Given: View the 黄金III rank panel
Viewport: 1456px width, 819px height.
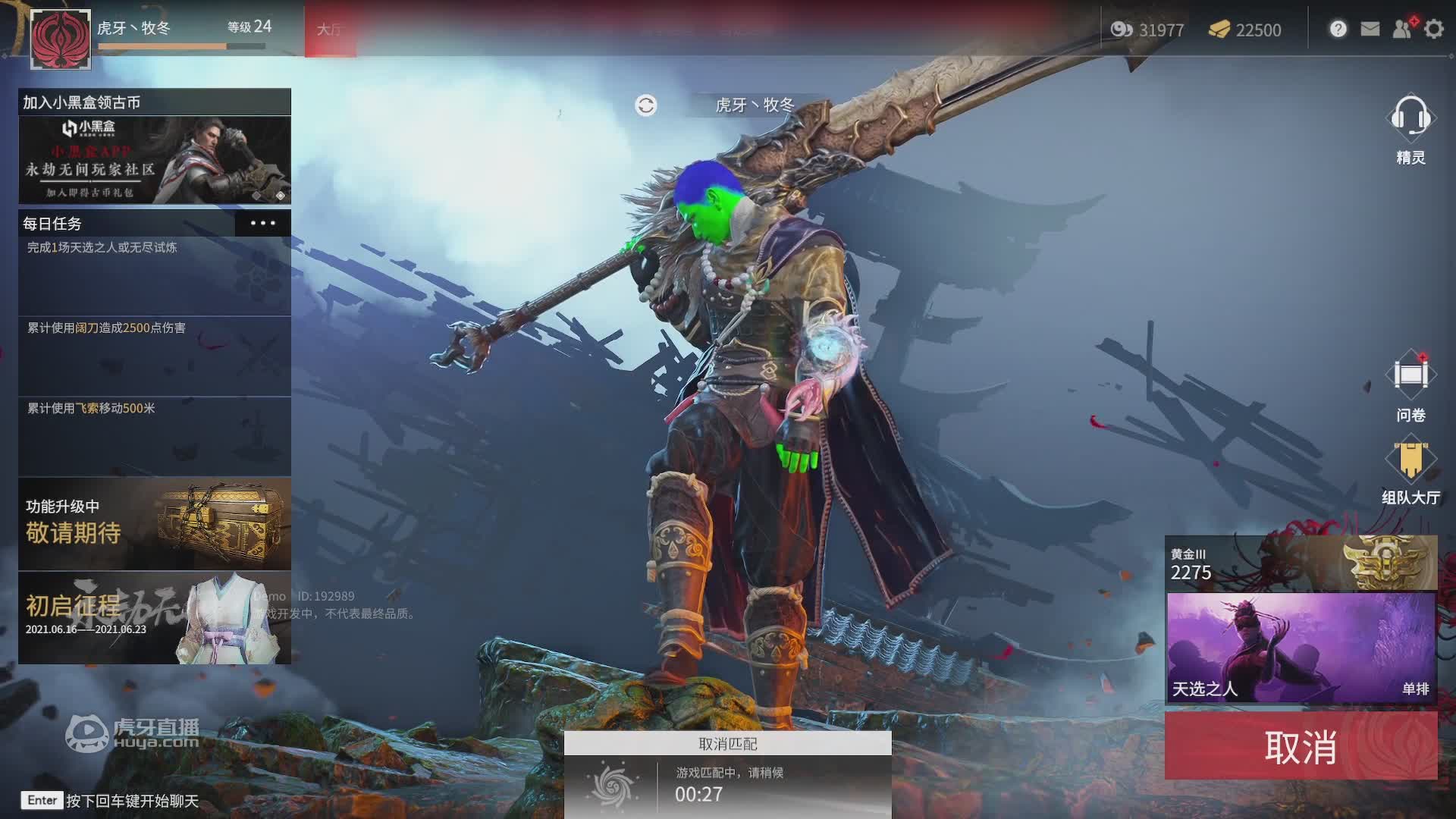Looking at the screenshot, I should click(x=1301, y=563).
